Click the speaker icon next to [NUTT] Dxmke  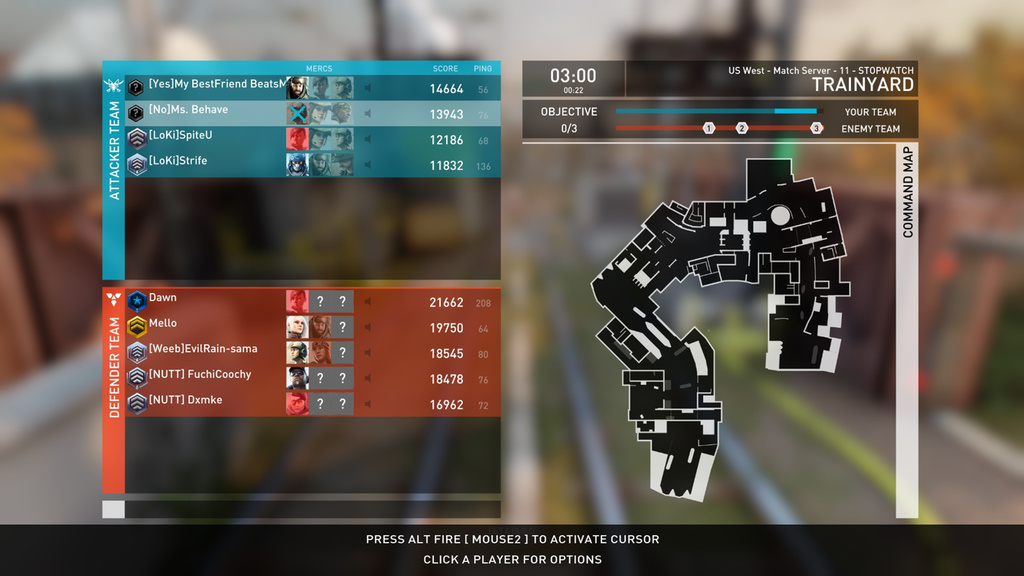click(367, 404)
